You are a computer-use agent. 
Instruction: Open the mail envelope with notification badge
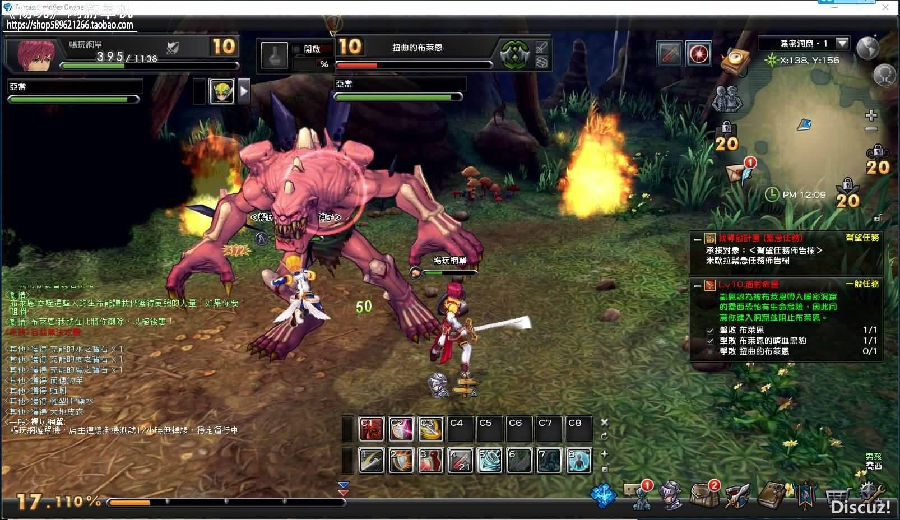(x=737, y=170)
